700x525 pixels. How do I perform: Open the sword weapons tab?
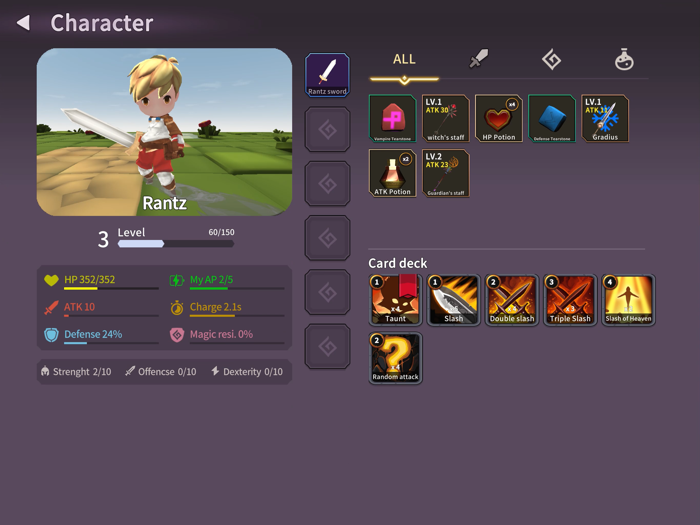[479, 60]
